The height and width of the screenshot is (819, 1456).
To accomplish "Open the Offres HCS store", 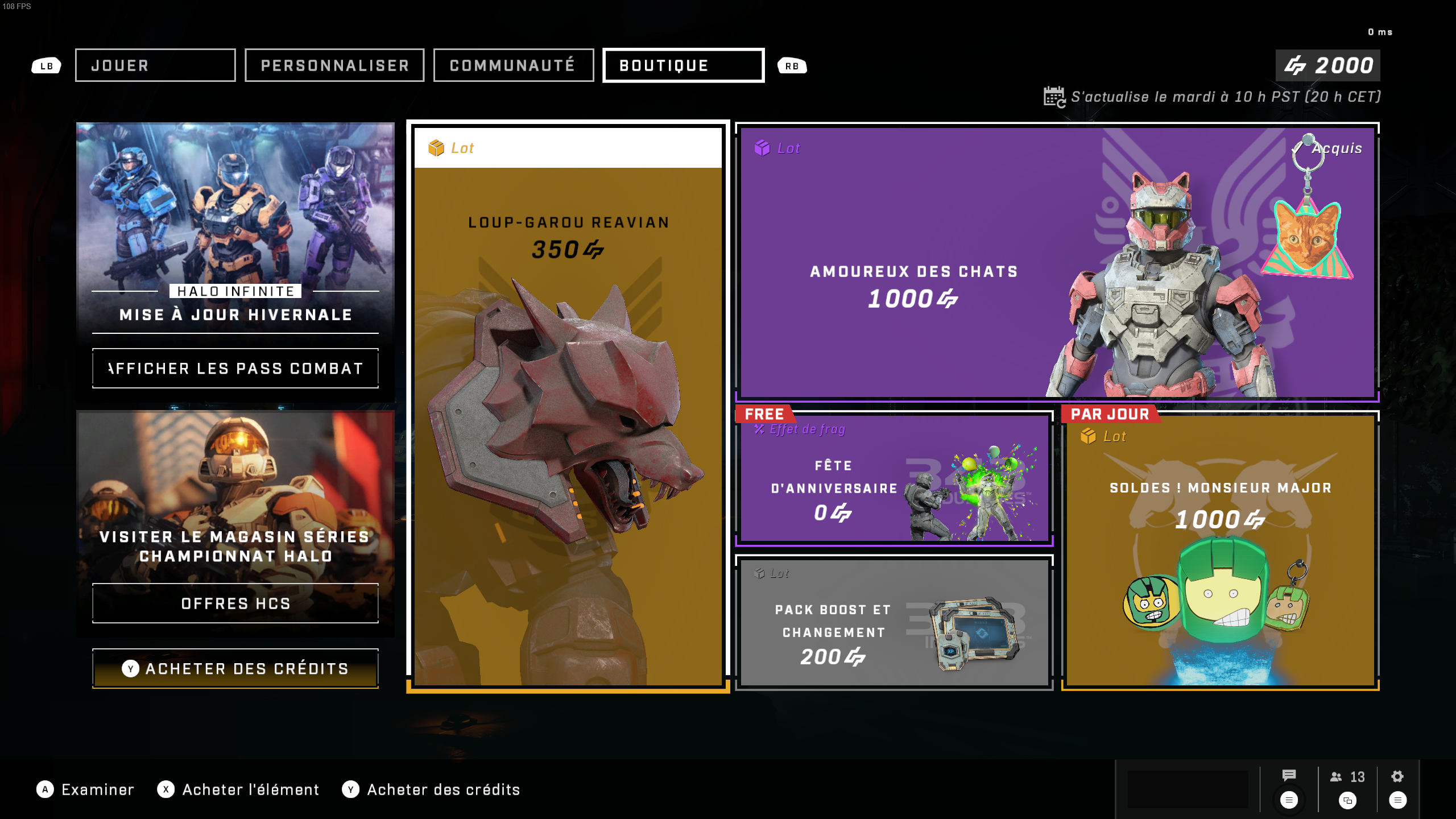I will [x=235, y=603].
